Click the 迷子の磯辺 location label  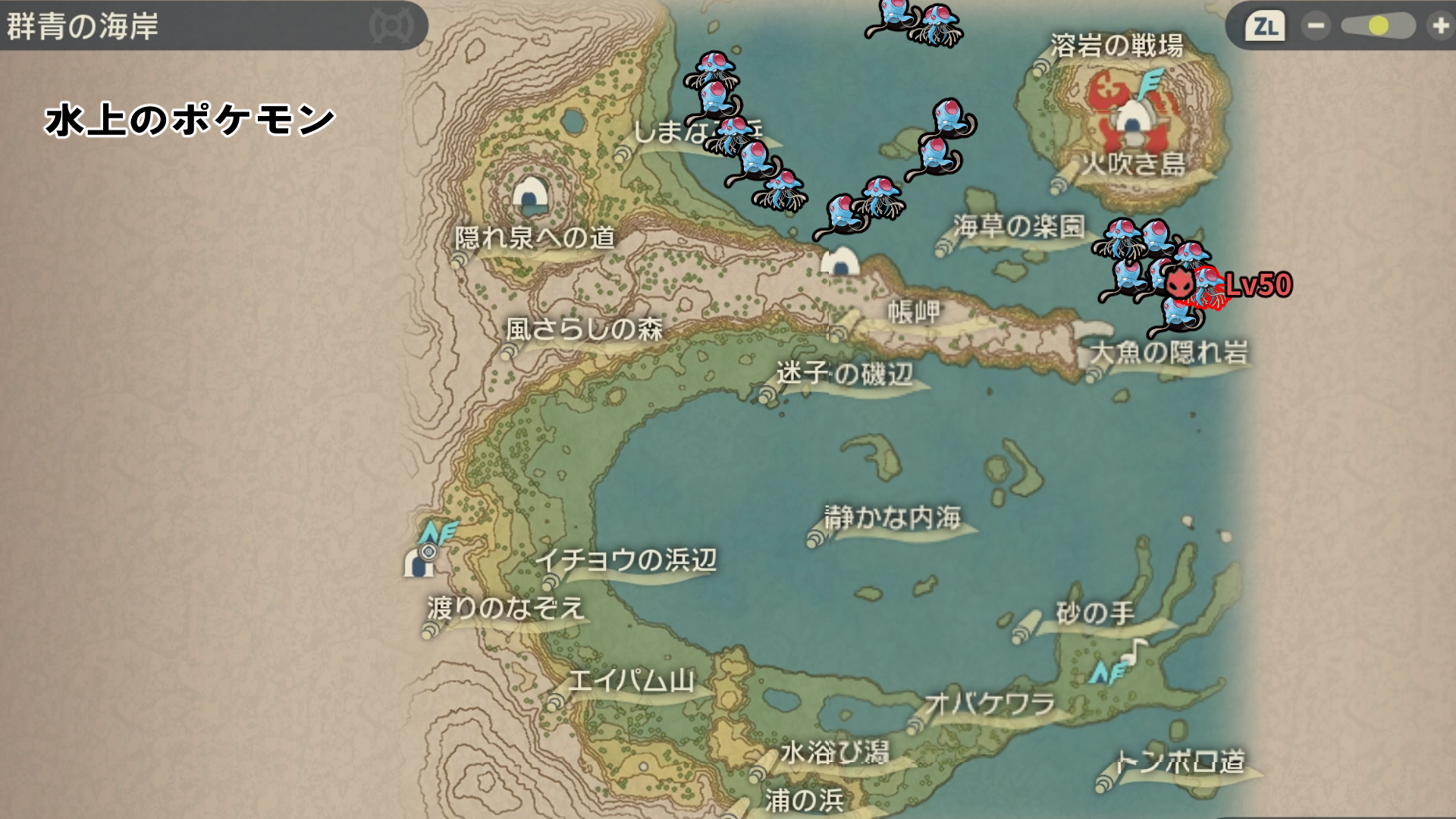click(844, 373)
